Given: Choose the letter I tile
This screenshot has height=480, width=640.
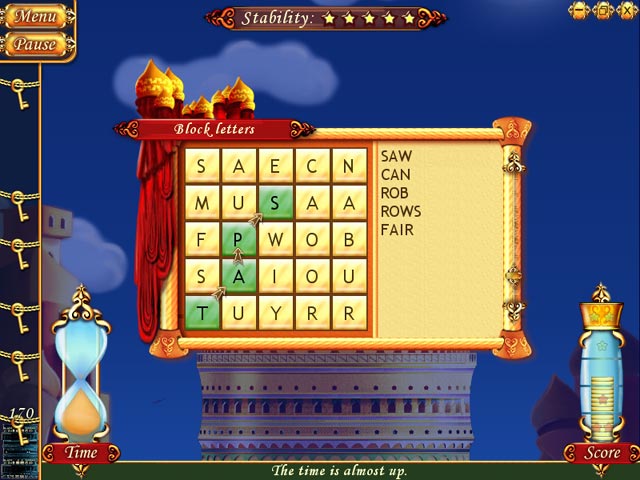Looking at the screenshot, I should point(276,276).
